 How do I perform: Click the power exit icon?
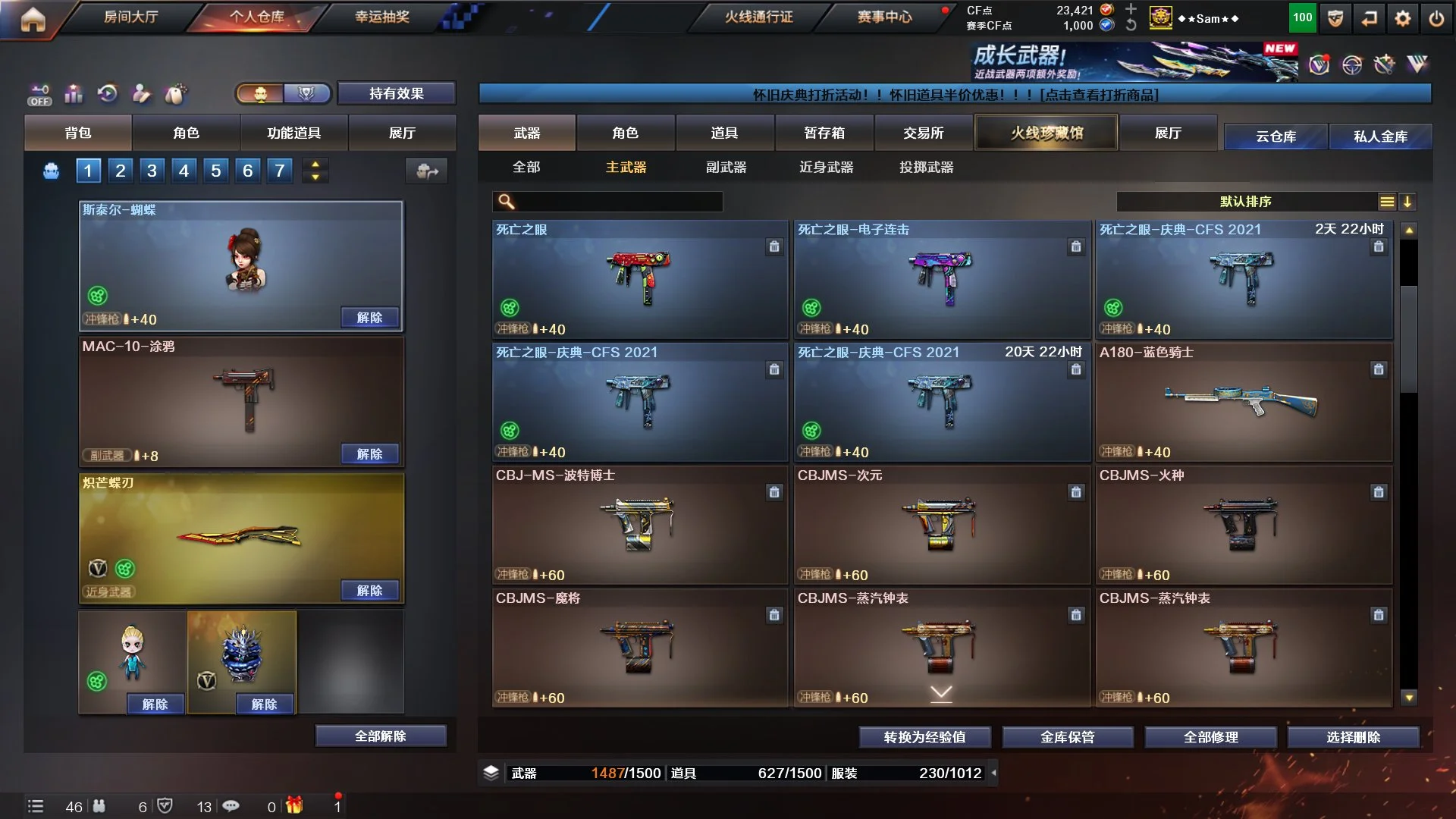1436,19
